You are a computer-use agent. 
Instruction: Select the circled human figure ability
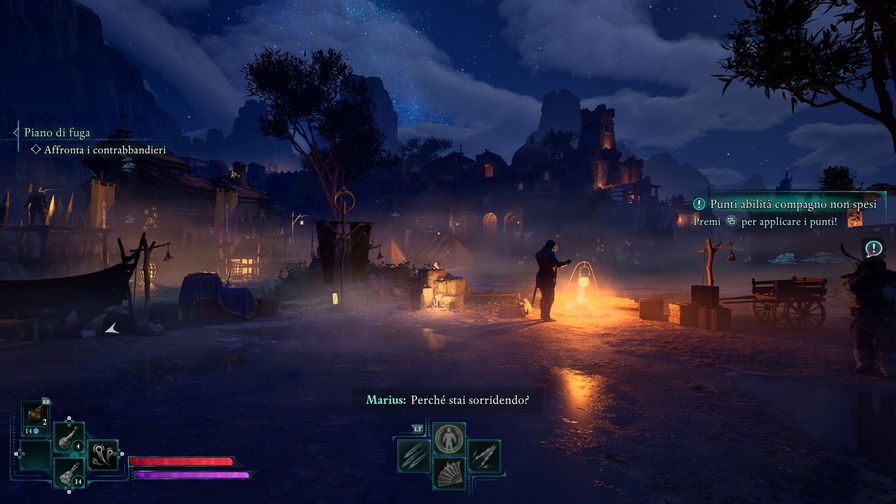449,438
